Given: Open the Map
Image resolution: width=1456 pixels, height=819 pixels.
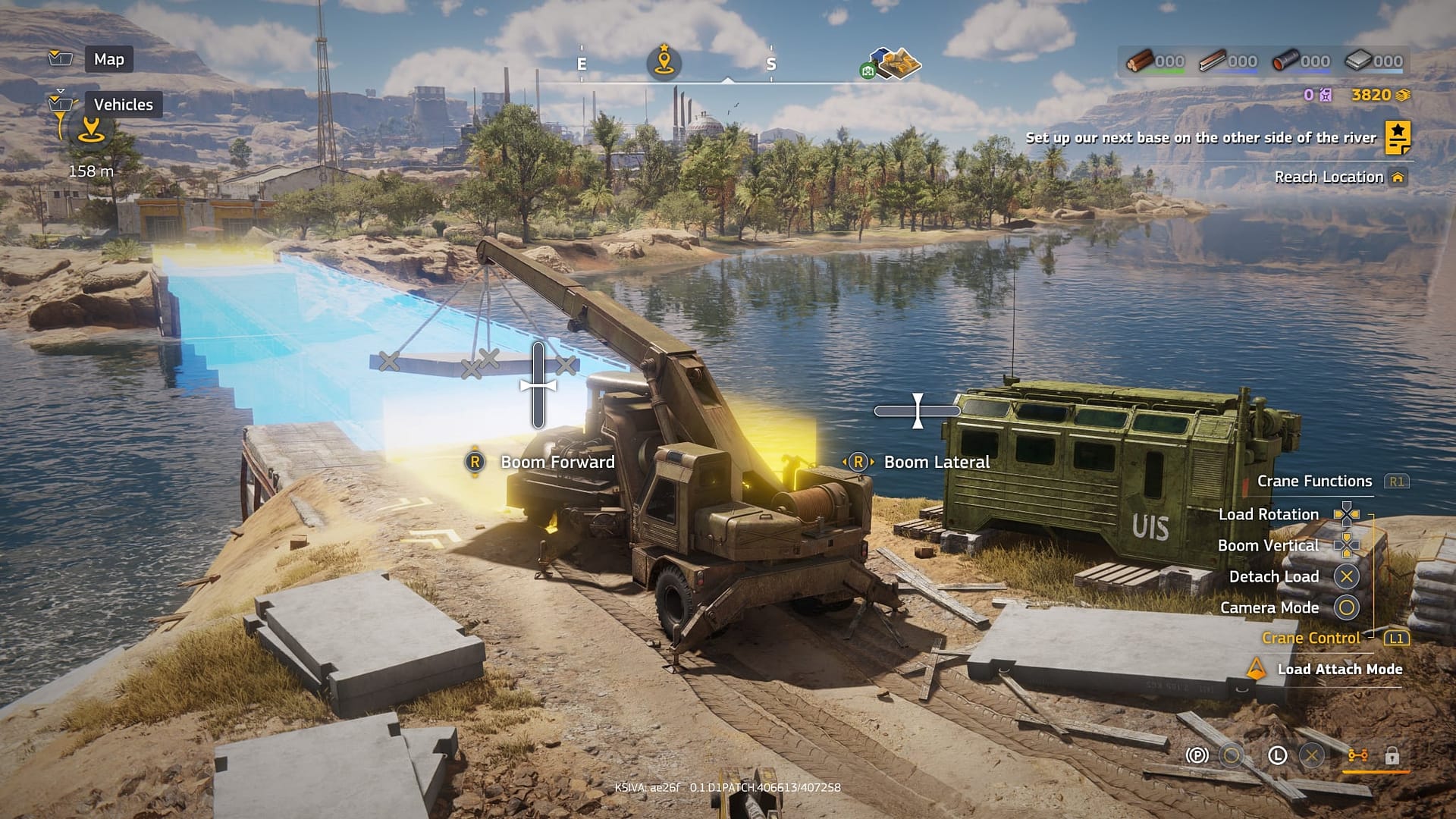Looking at the screenshot, I should (x=108, y=59).
